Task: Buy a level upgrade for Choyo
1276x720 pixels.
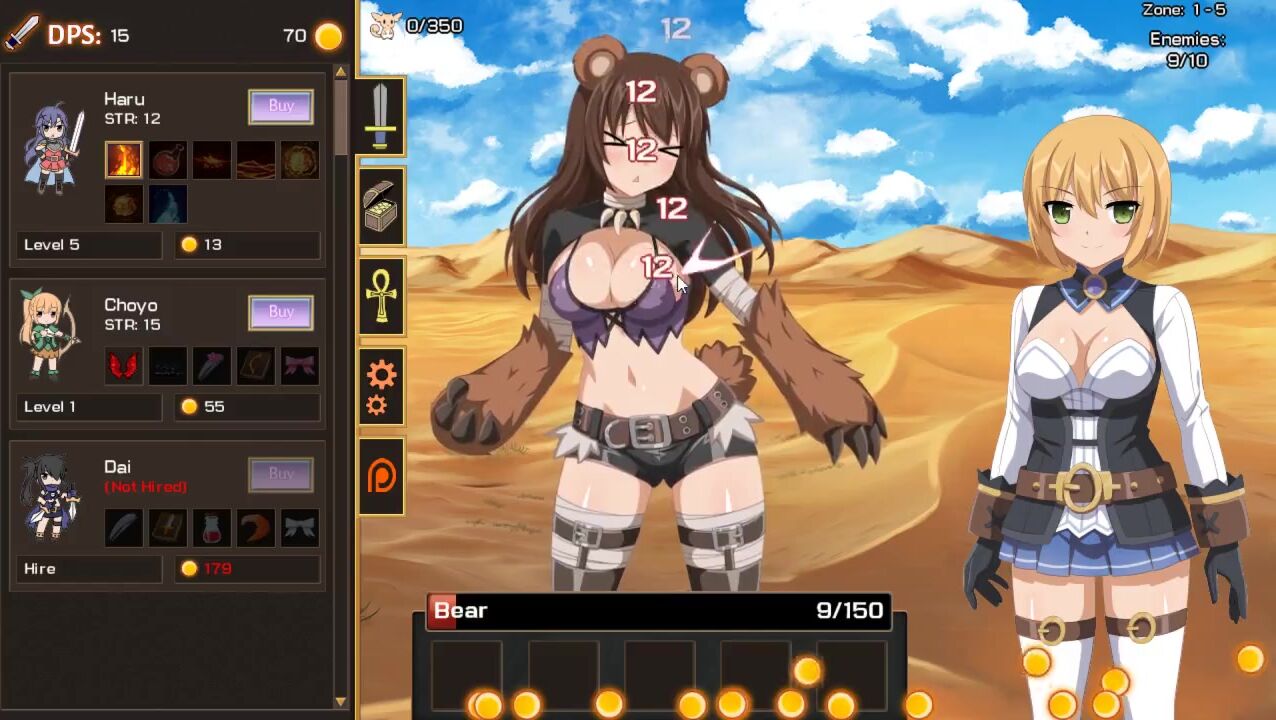Action: coord(281,312)
